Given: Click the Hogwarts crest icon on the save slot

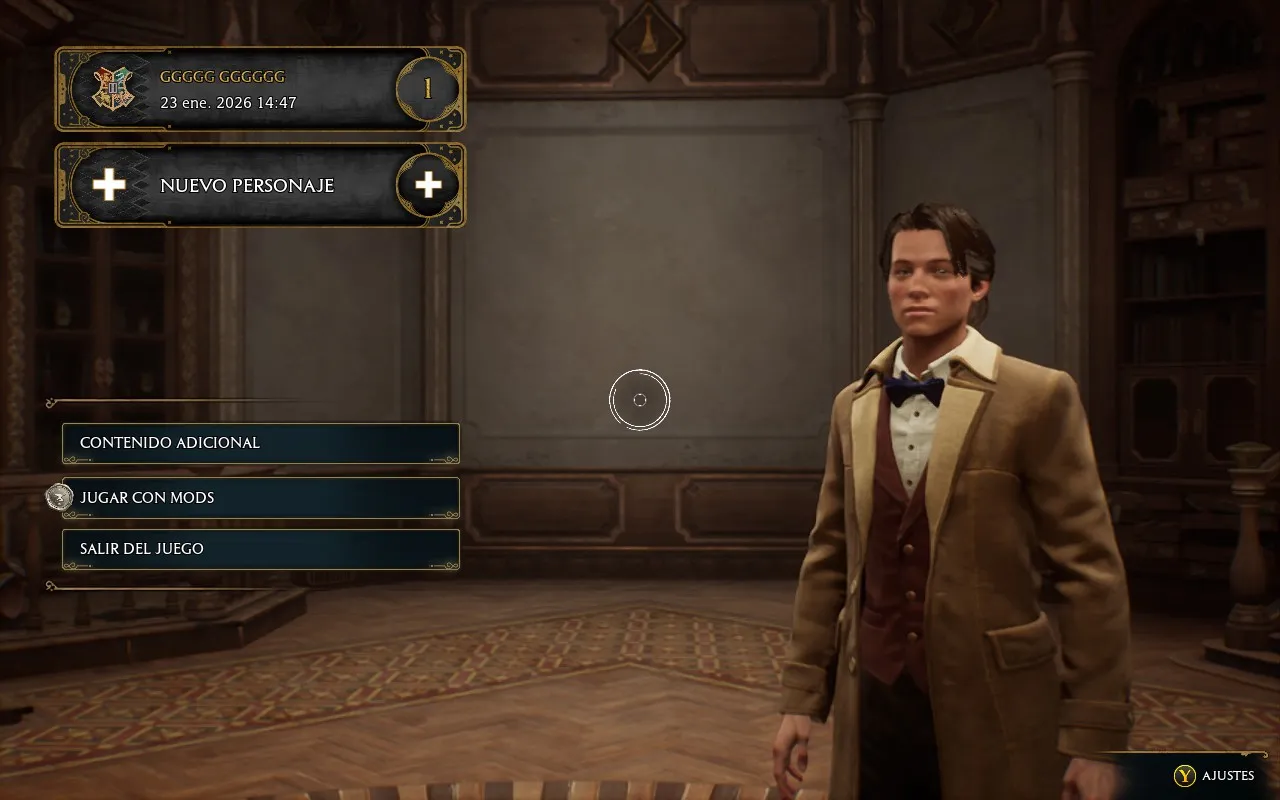Looking at the screenshot, I should tap(115, 88).
